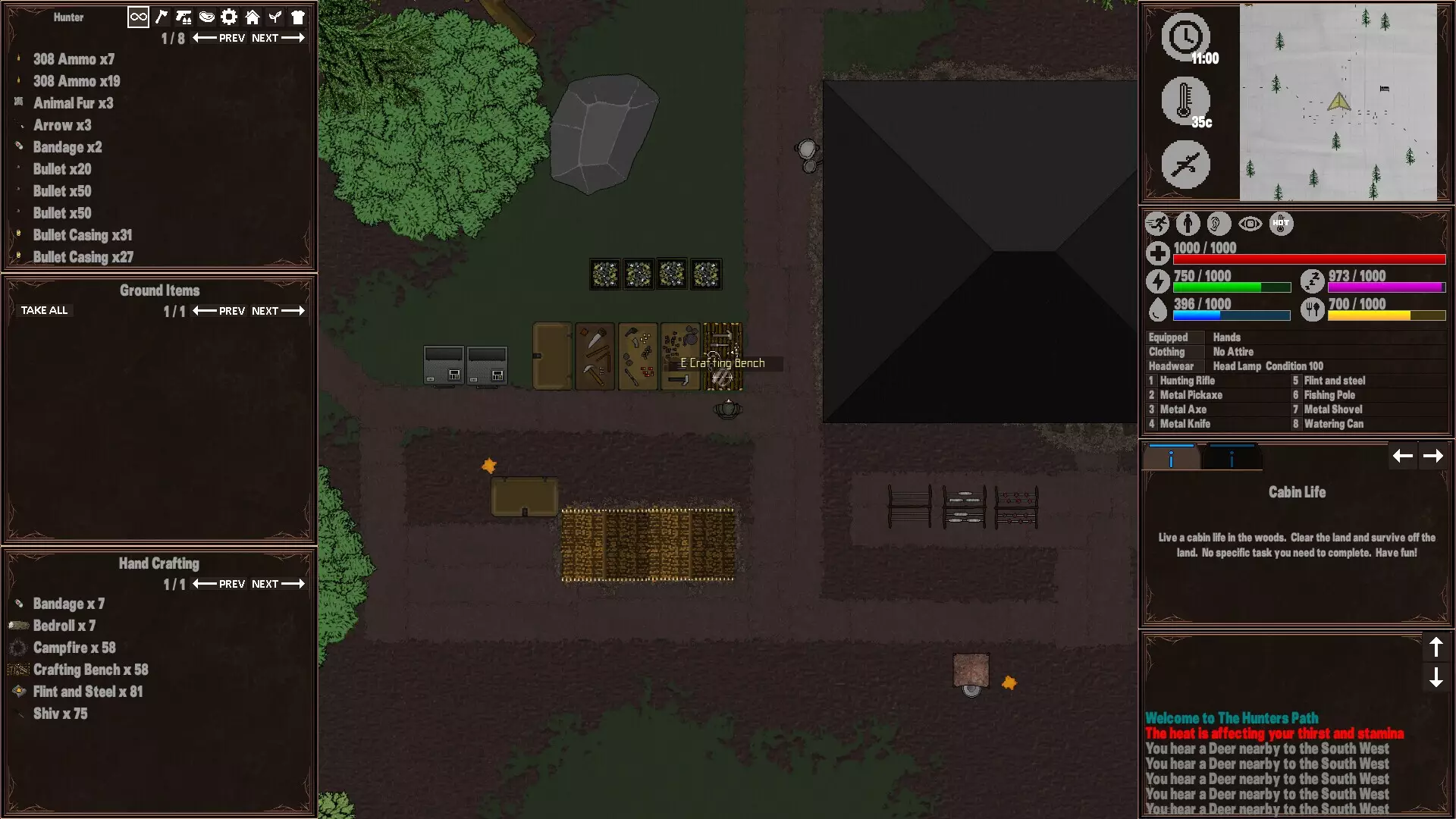This screenshot has width=1456, height=819.
Task: Click NEXT arrow in the inventory pager
Action: [x=279, y=37]
